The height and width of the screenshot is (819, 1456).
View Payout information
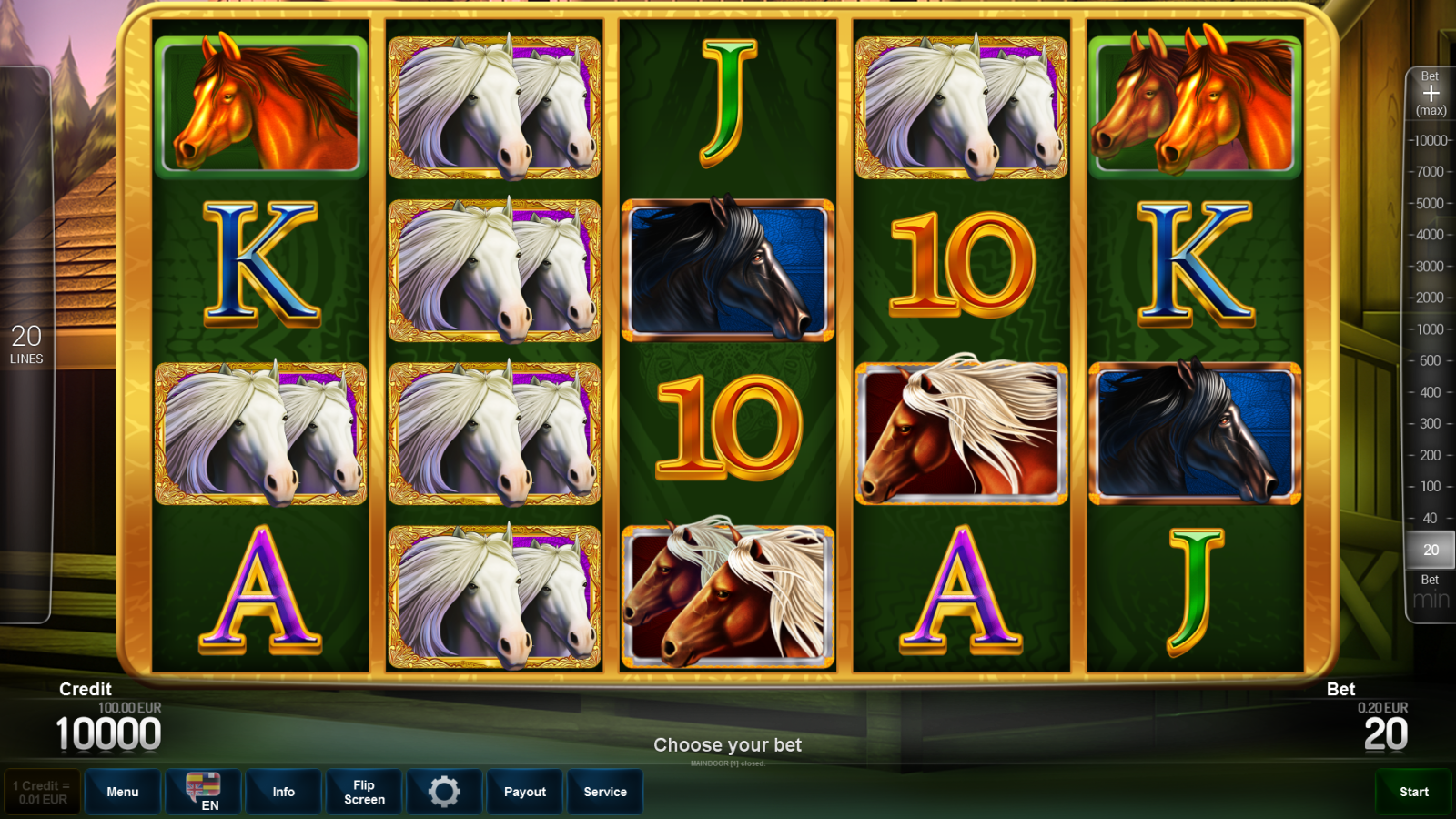click(x=524, y=792)
